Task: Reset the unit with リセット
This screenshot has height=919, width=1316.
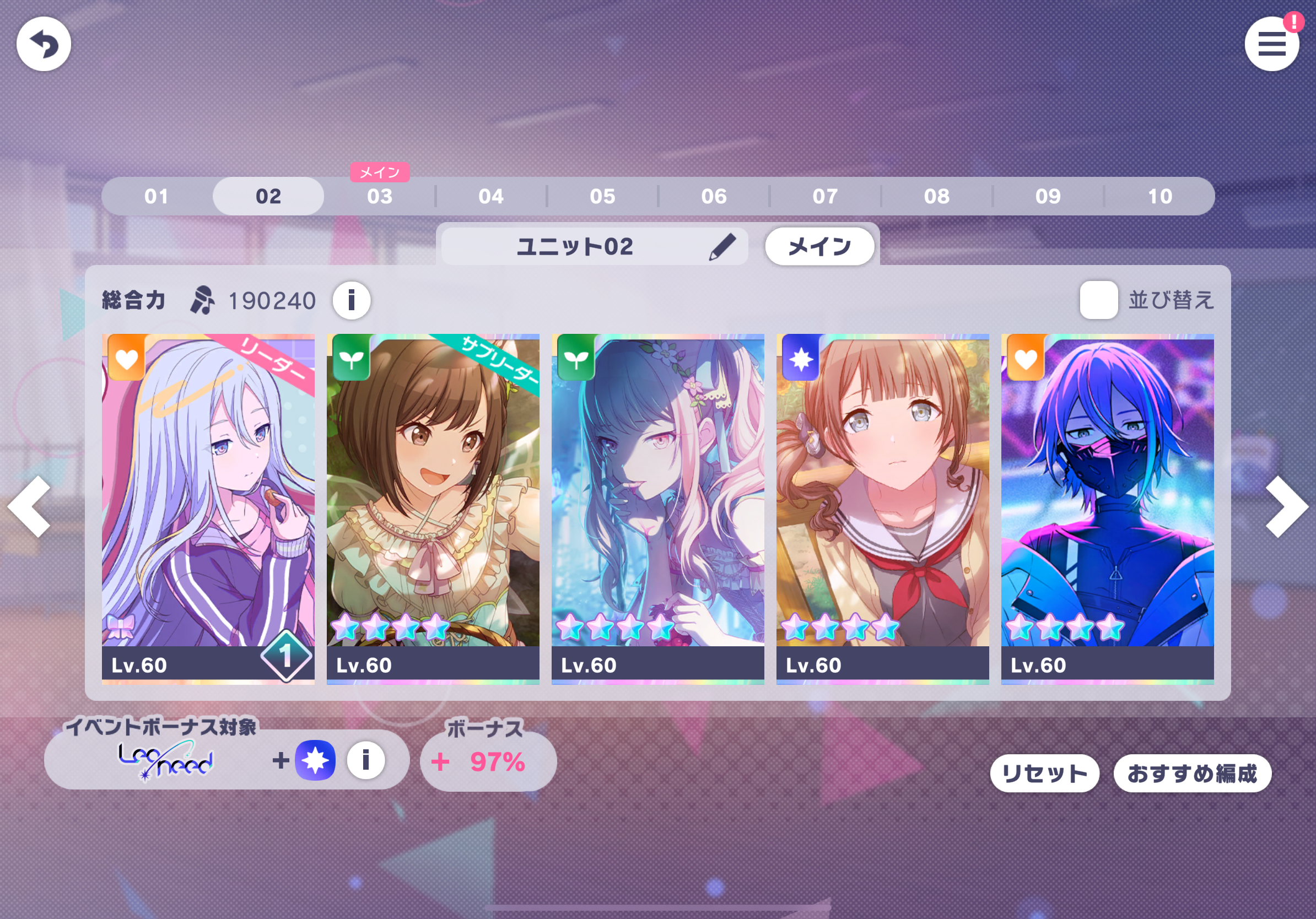Action: click(x=1044, y=774)
